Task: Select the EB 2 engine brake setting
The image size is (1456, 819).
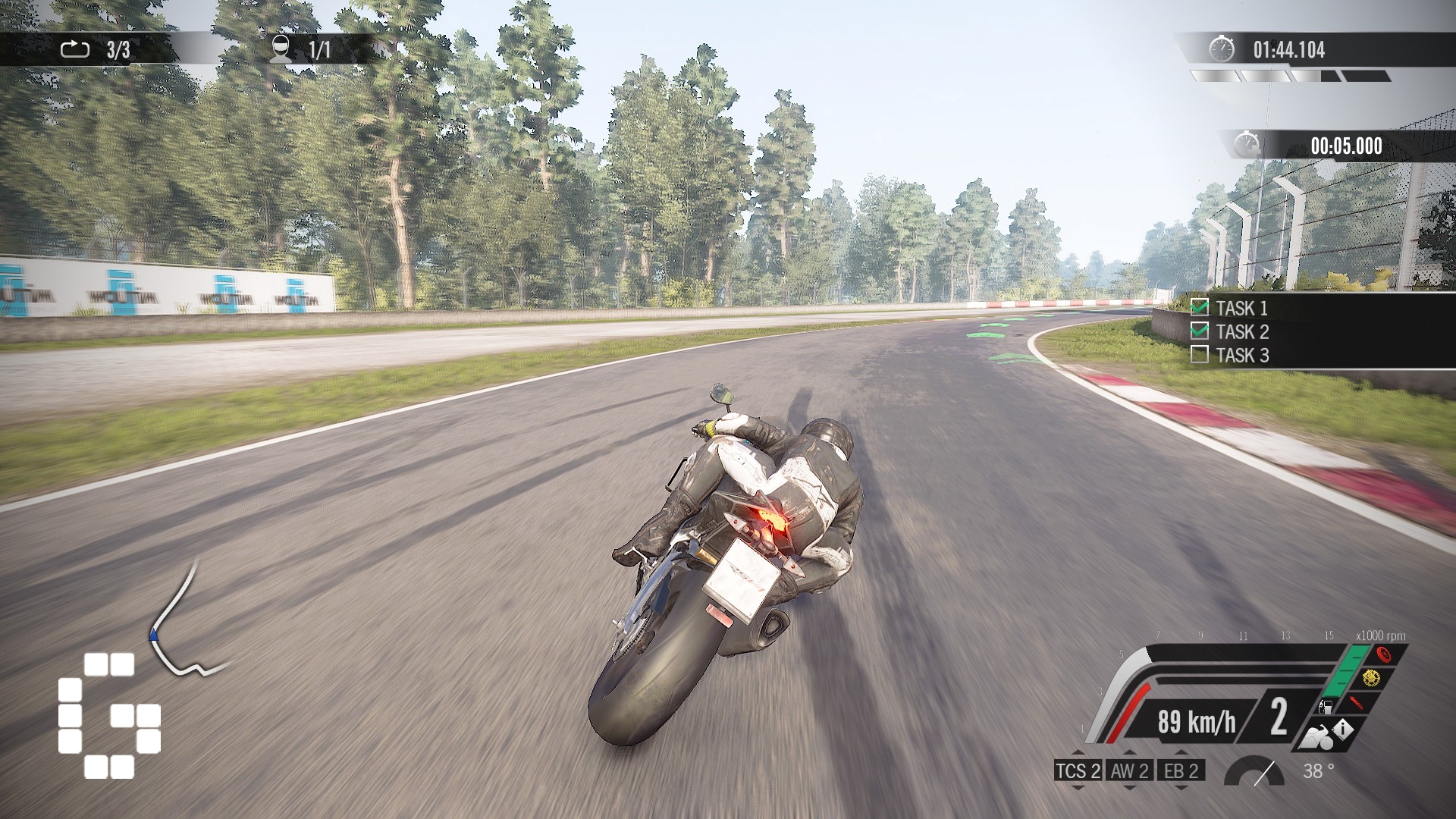Action: coord(1181,771)
